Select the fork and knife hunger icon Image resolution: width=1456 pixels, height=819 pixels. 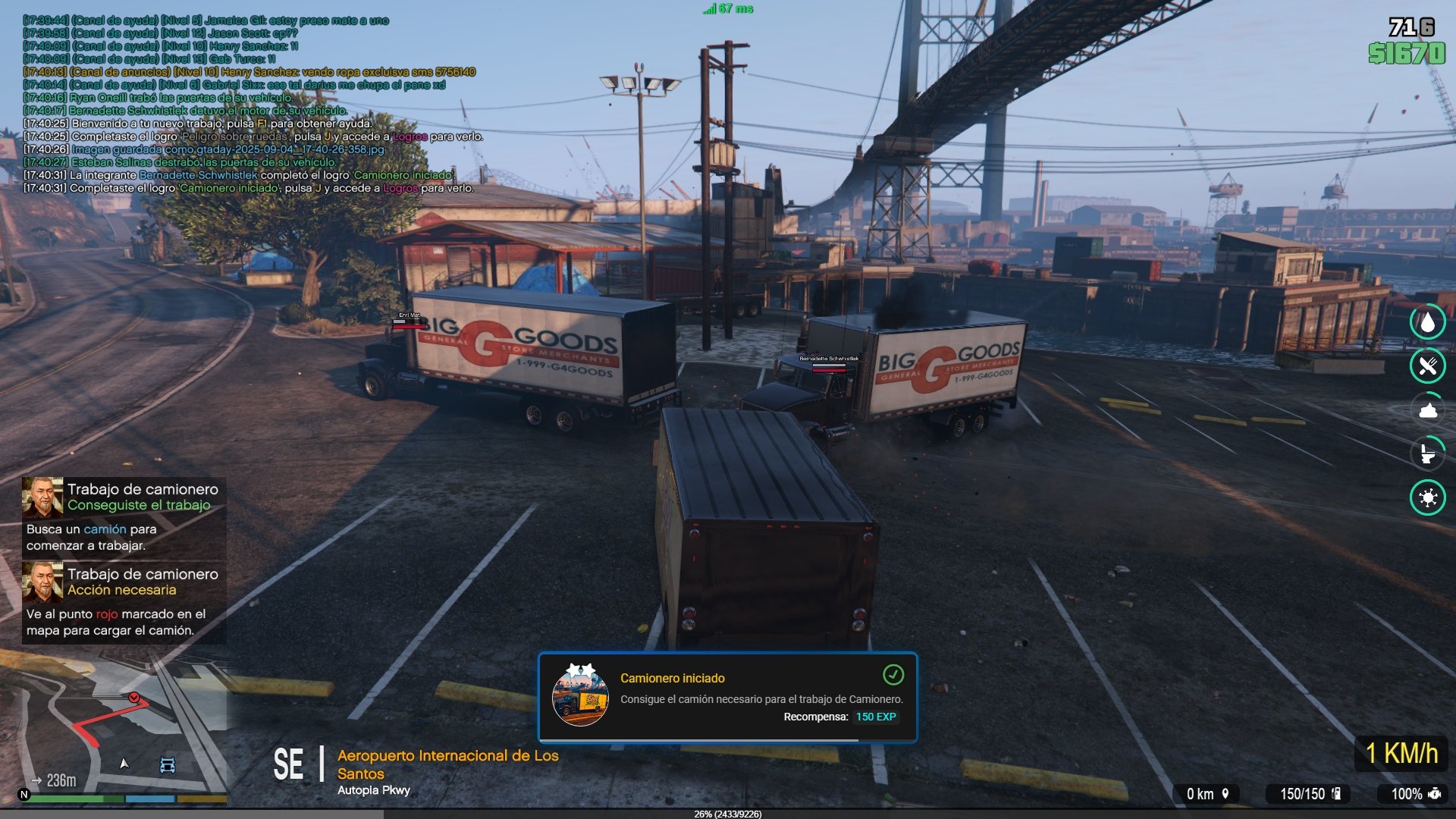(1428, 366)
